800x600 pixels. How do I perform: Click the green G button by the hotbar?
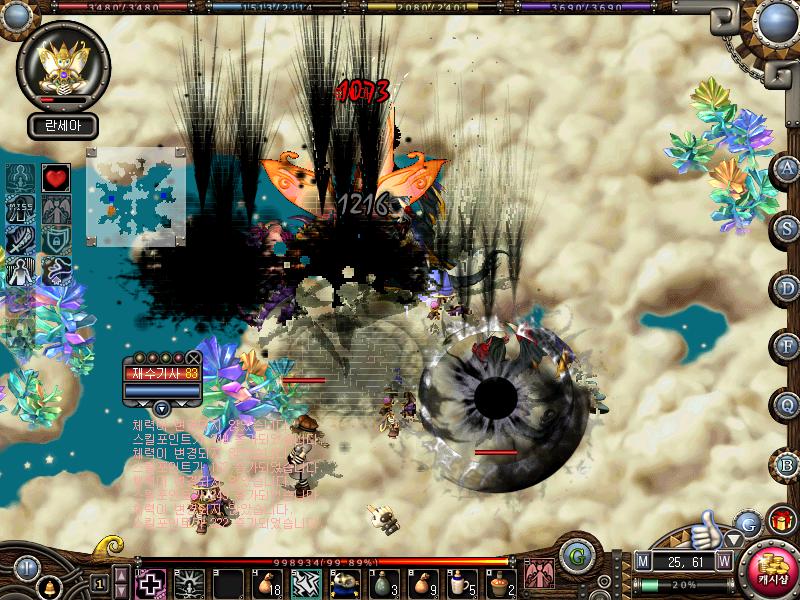click(x=573, y=556)
